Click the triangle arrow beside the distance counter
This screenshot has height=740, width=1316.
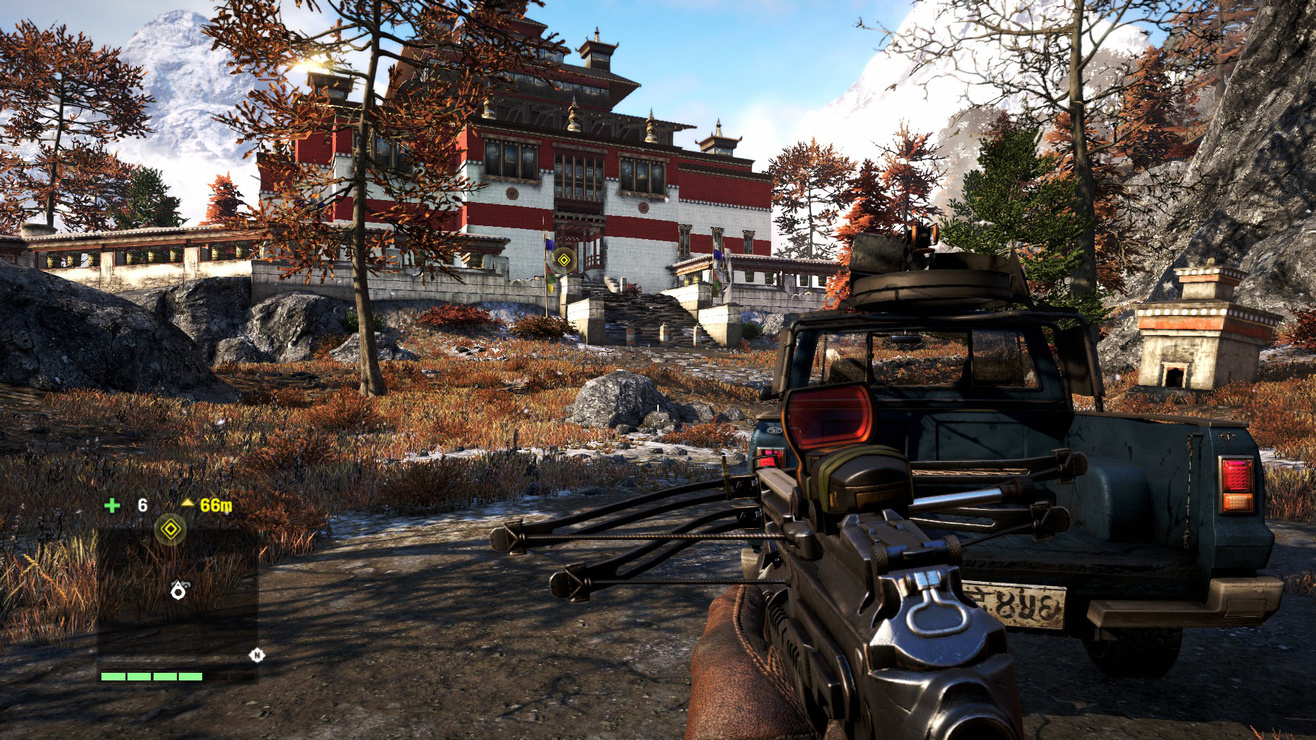[188, 504]
